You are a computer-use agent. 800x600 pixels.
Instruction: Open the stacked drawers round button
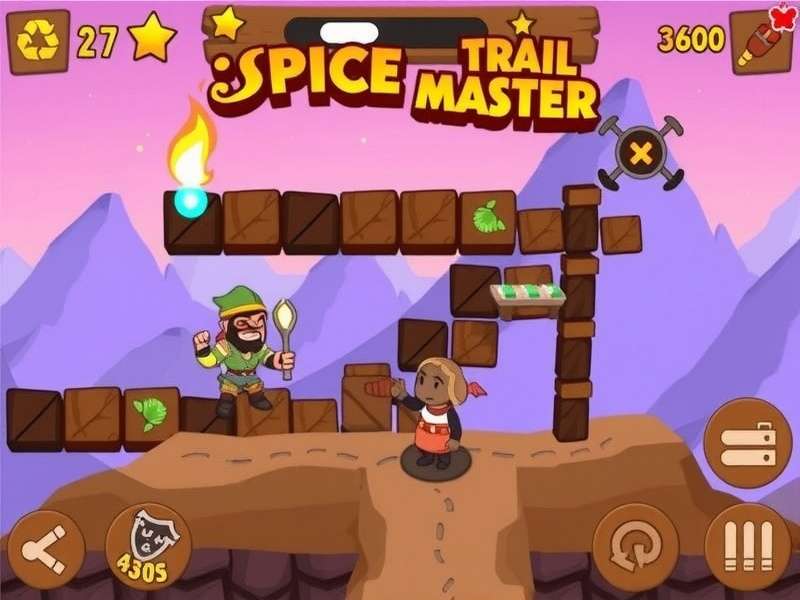(741, 443)
